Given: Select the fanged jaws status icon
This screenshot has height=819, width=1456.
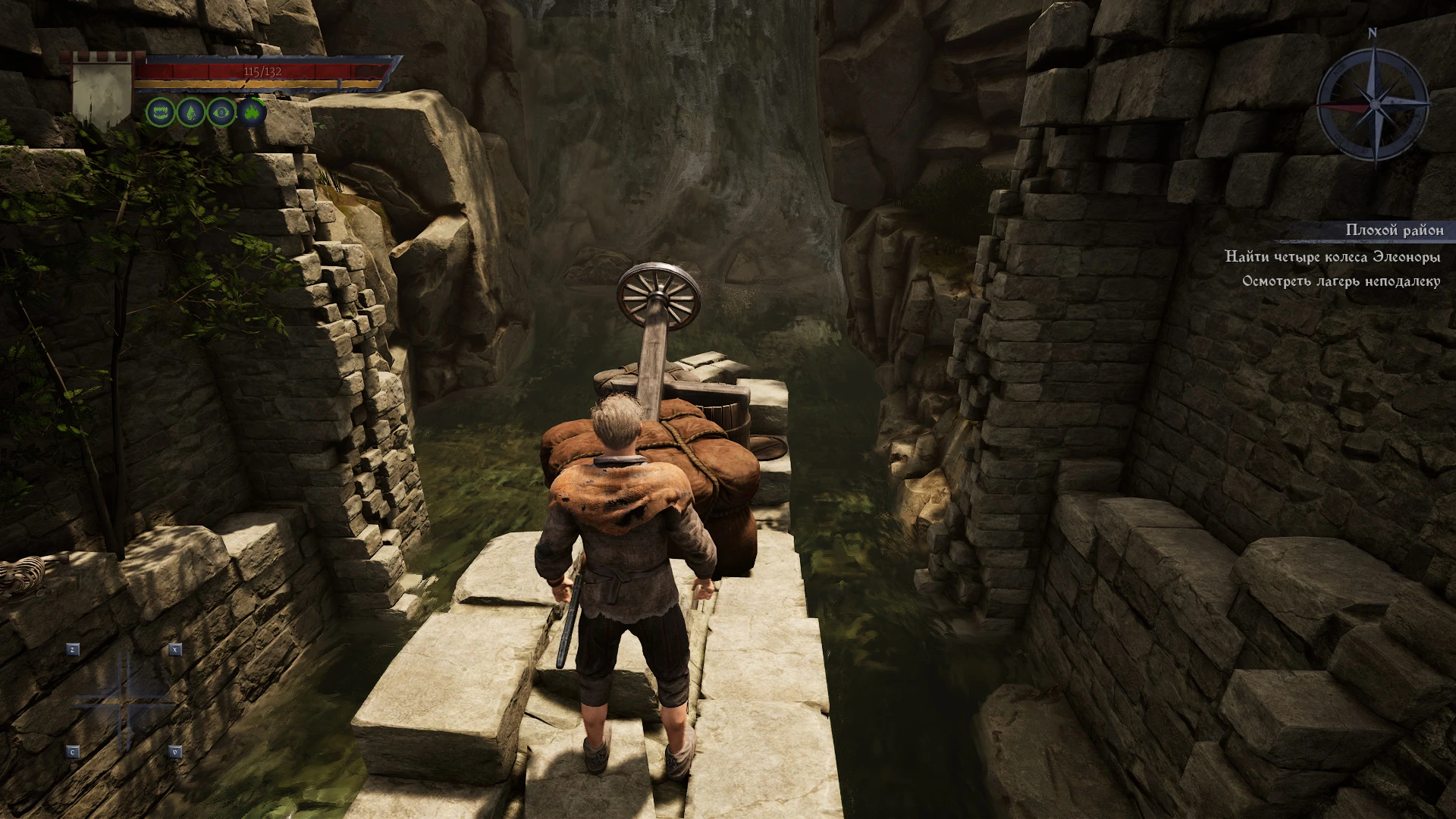Looking at the screenshot, I should tap(161, 113).
